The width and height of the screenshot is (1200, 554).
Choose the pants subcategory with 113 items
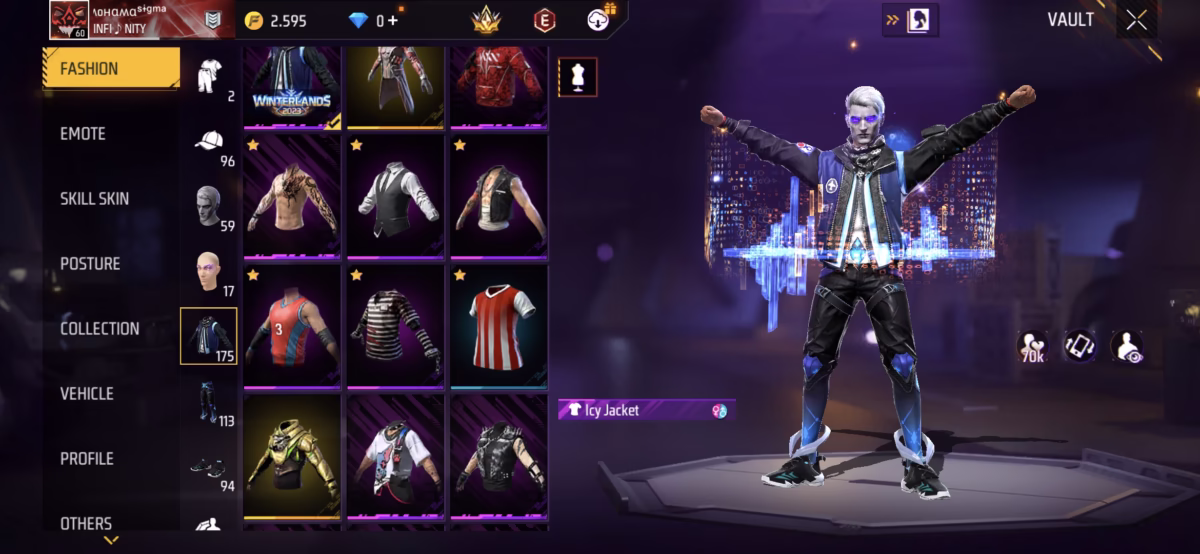pos(209,402)
